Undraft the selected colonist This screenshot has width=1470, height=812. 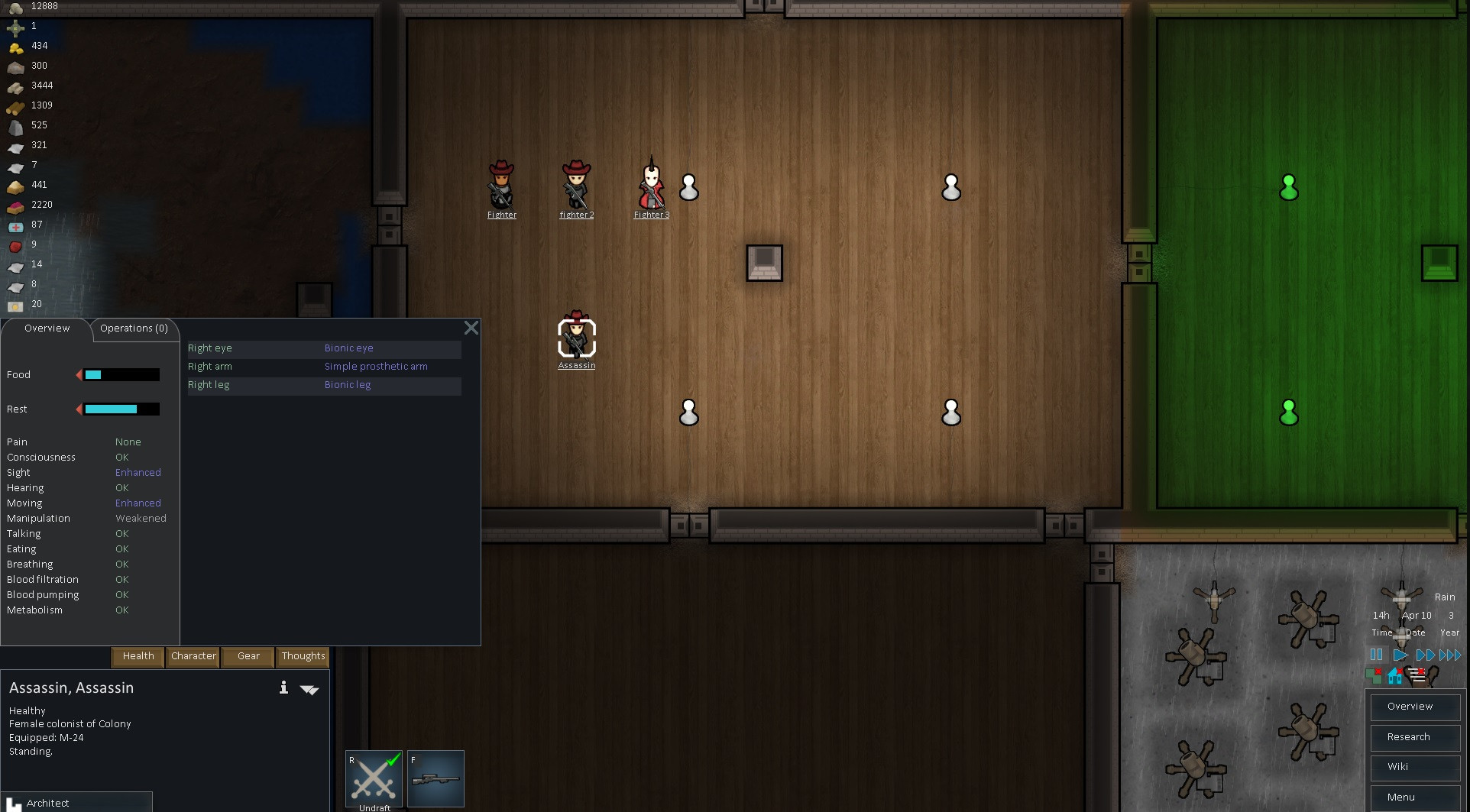click(374, 779)
